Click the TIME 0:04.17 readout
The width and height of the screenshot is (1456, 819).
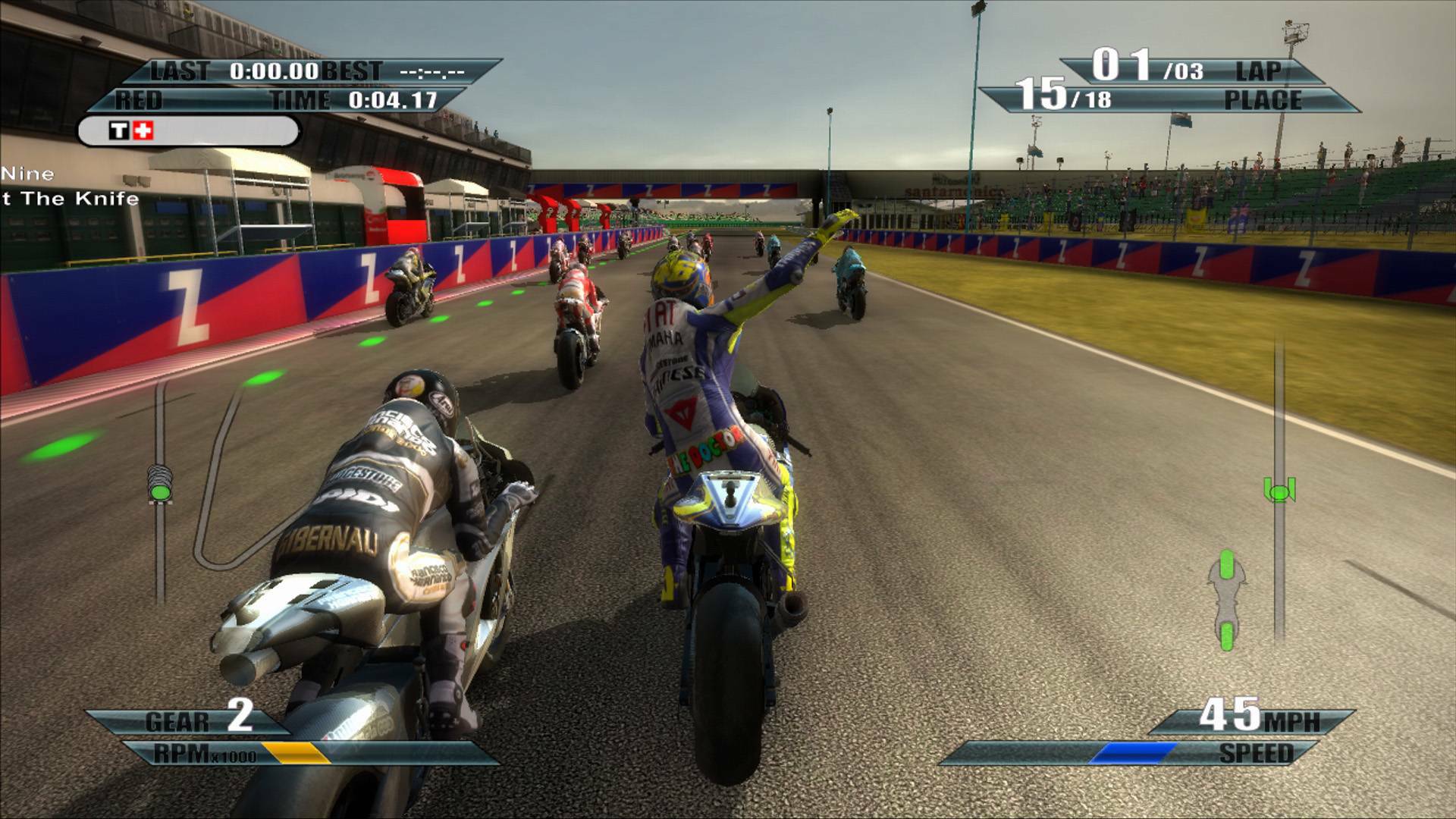coord(393,99)
